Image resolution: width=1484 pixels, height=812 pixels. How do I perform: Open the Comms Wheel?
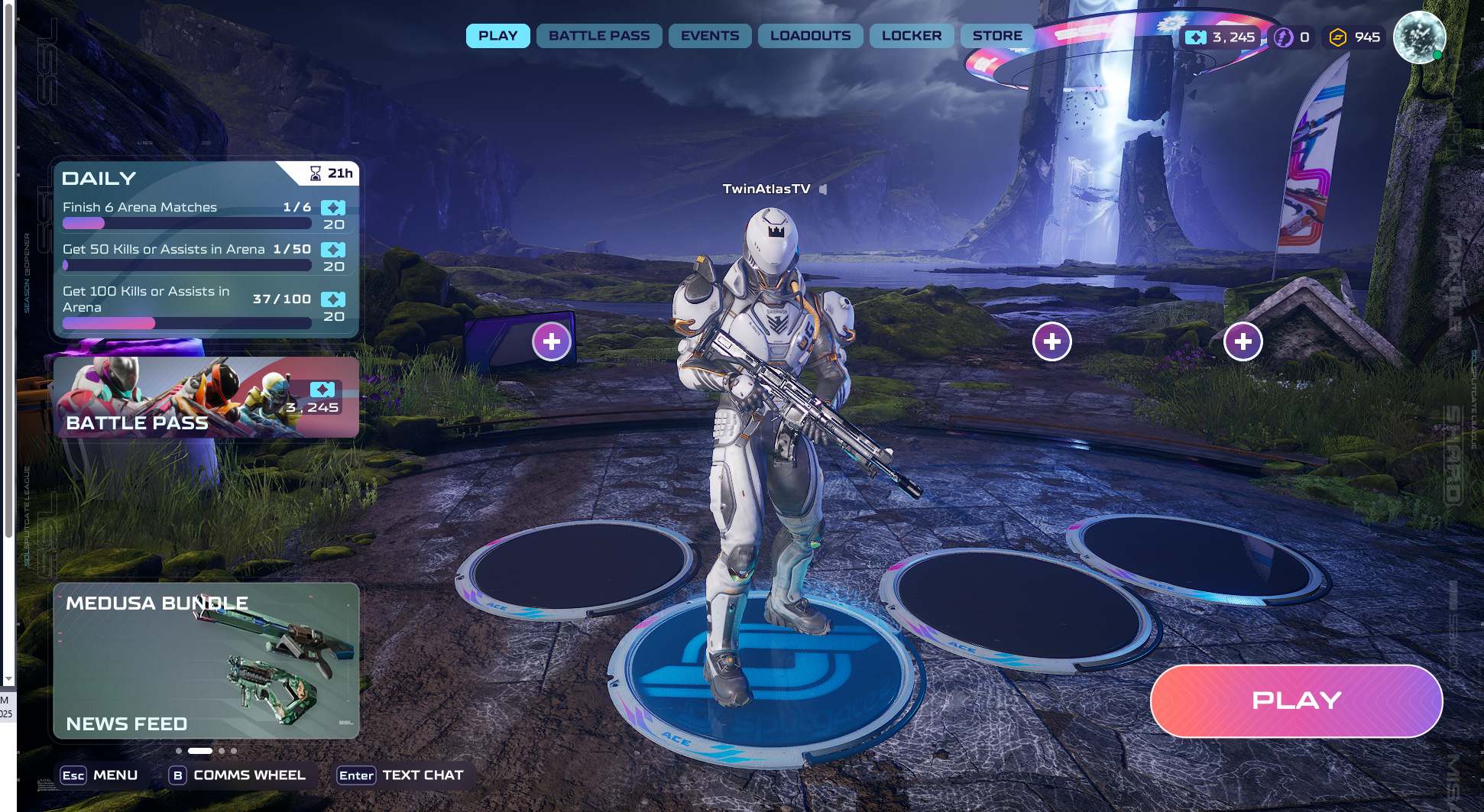click(238, 775)
